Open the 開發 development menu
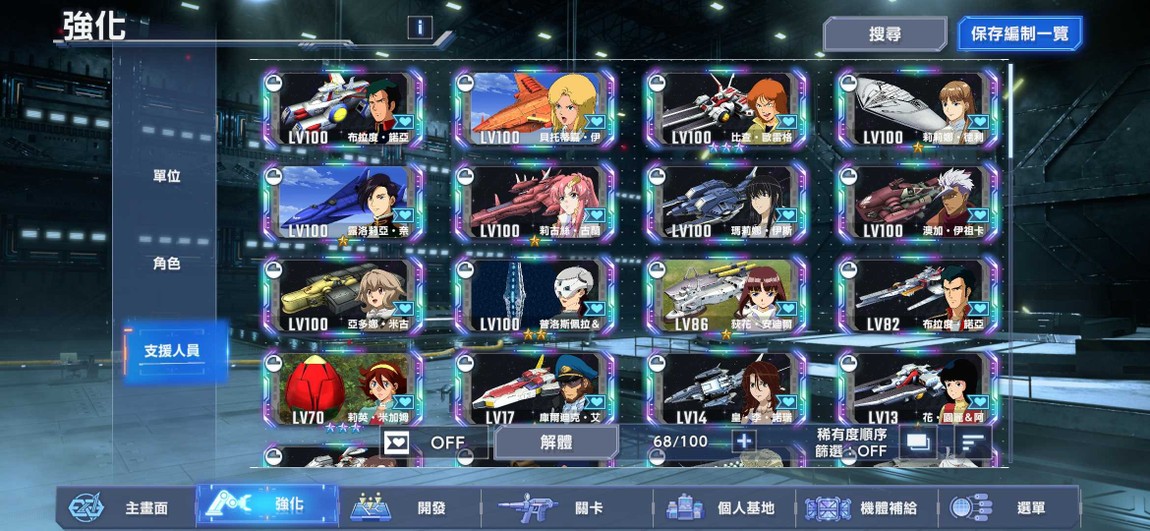The width and height of the screenshot is (1150, 531). tap(410, 508)
